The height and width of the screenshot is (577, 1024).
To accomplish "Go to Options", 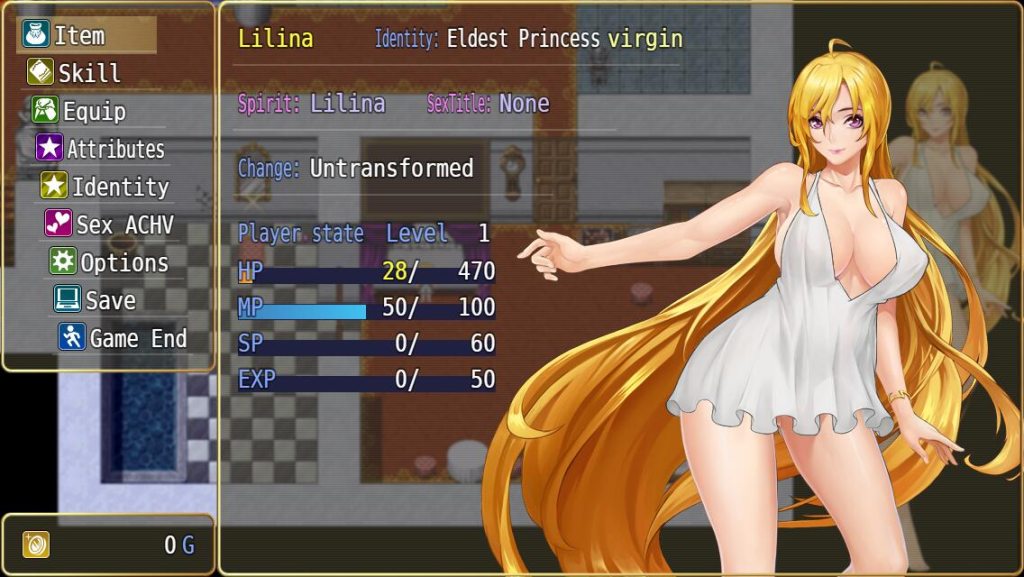I will tap(123, 263).
